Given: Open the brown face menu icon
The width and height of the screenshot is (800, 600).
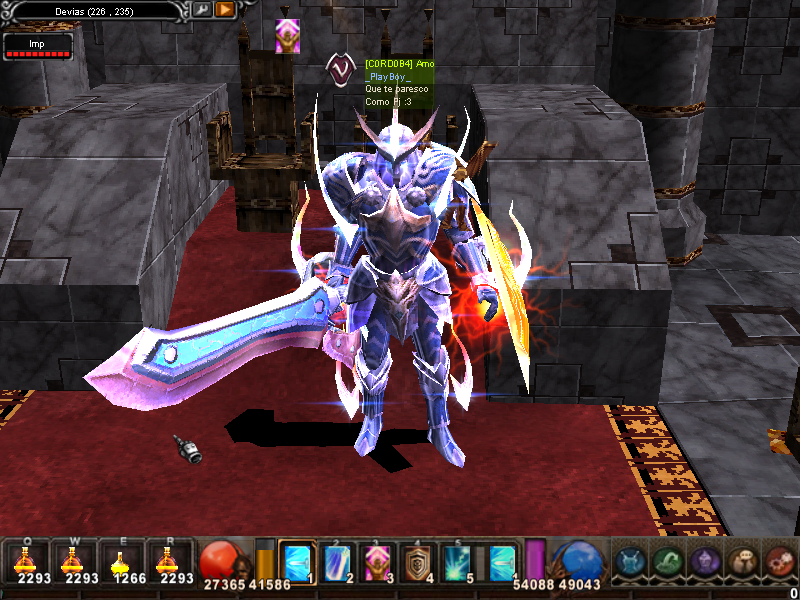Looking at the screenshot, I should tap(742, 561).
